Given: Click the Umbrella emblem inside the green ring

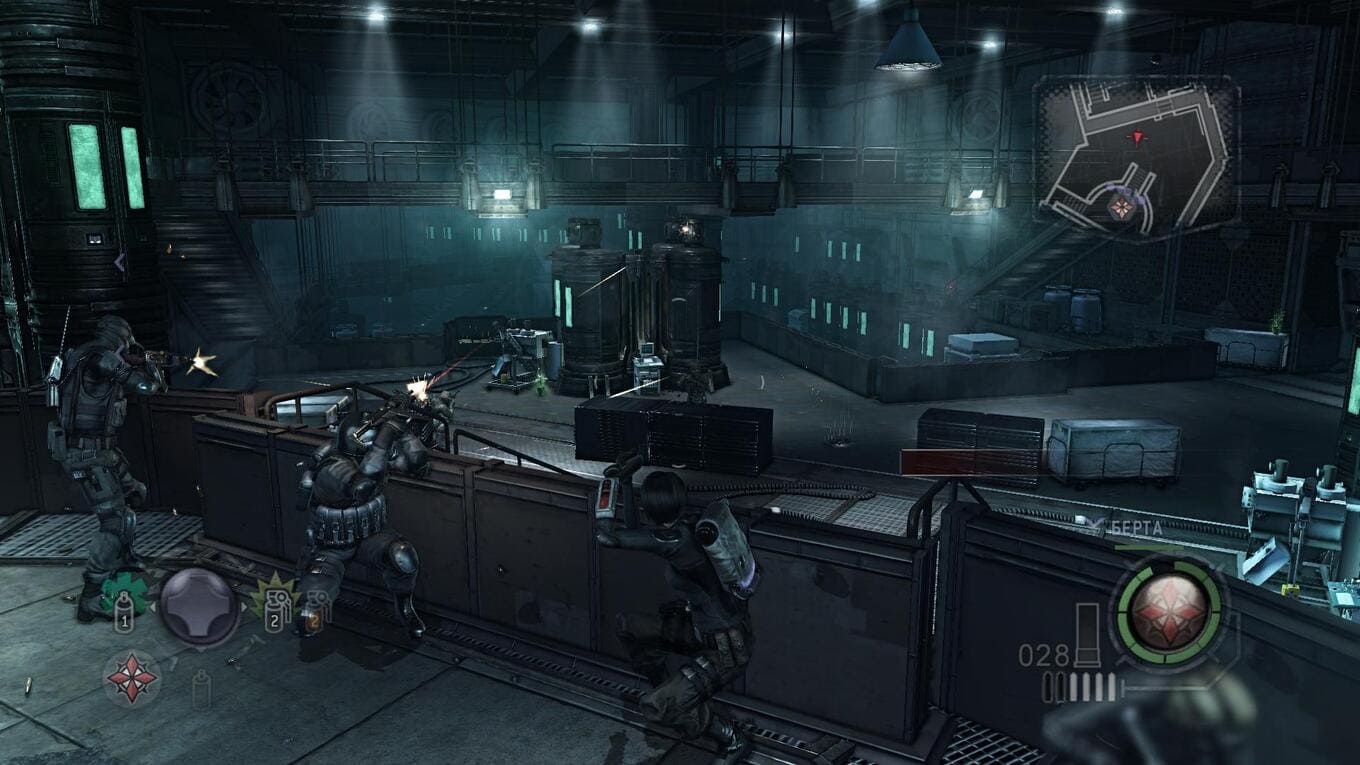Looking at the screenshot, I should tap(1169, 607).
